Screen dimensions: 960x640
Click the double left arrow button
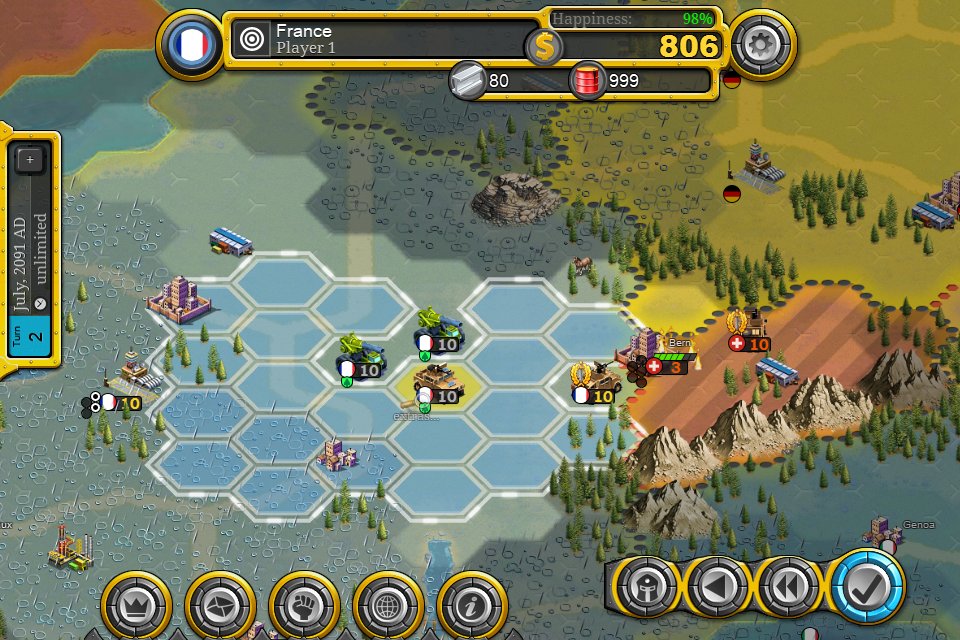786,590
